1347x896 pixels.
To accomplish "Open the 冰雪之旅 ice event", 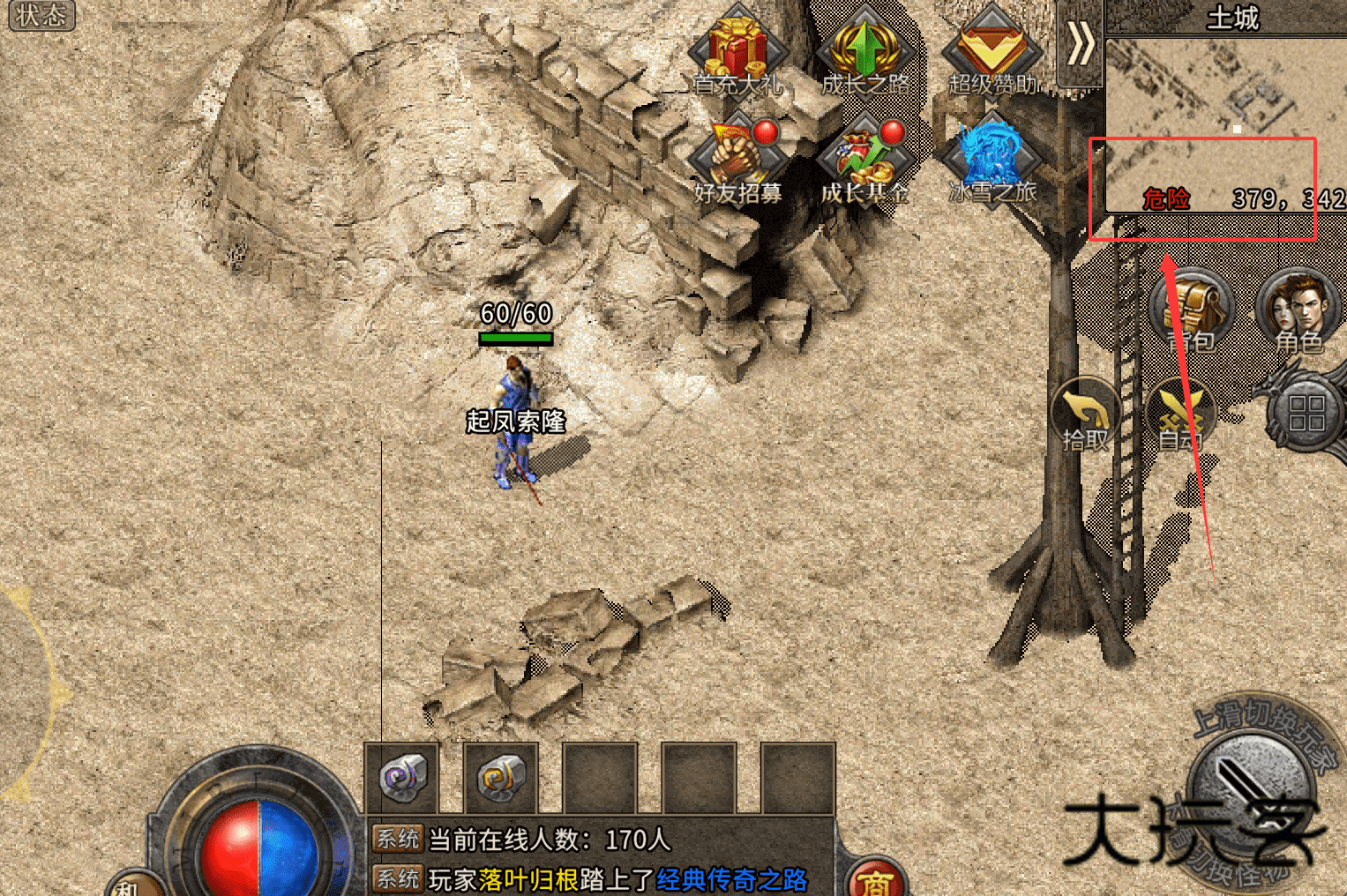I will 992,161.
